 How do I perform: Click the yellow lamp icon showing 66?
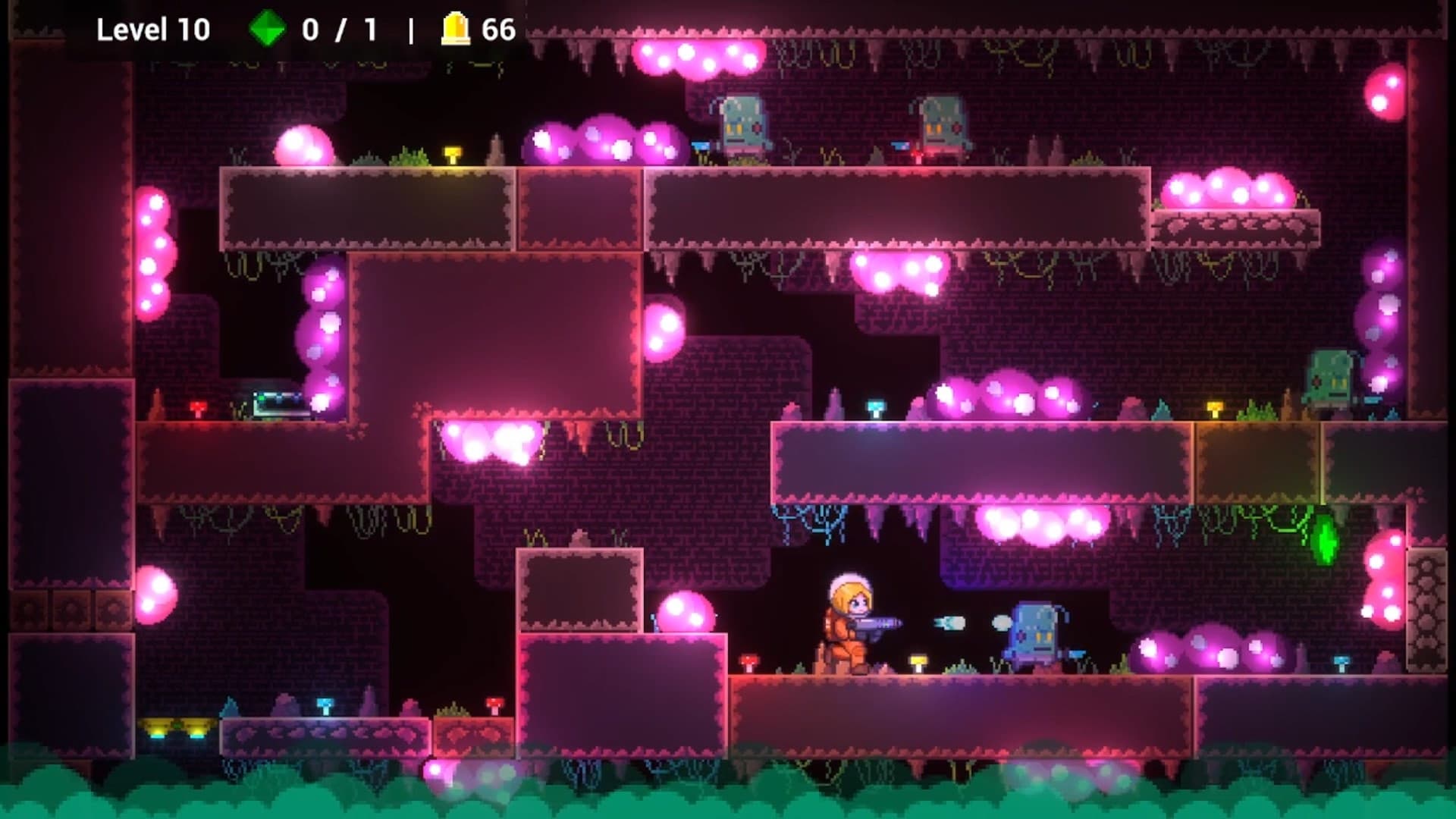(453, 30)
